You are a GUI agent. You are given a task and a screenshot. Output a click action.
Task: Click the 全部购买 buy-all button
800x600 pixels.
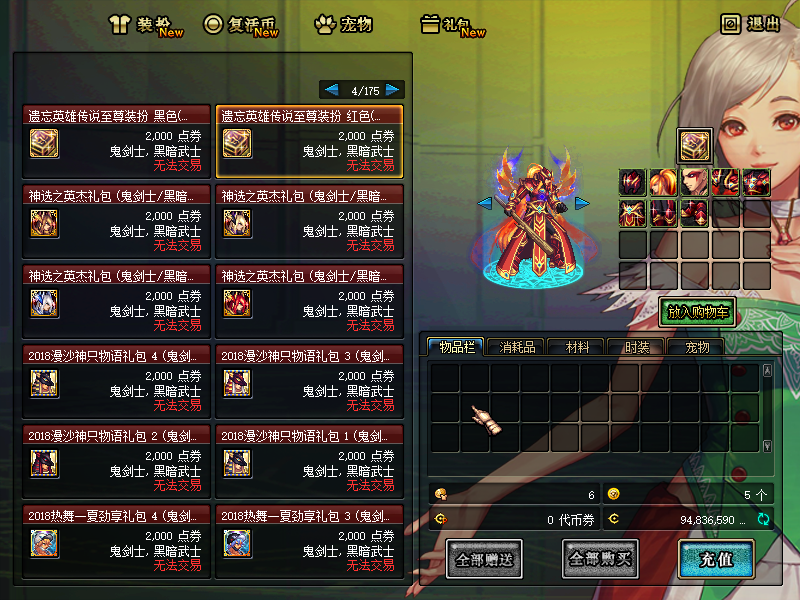click(600, 559)
